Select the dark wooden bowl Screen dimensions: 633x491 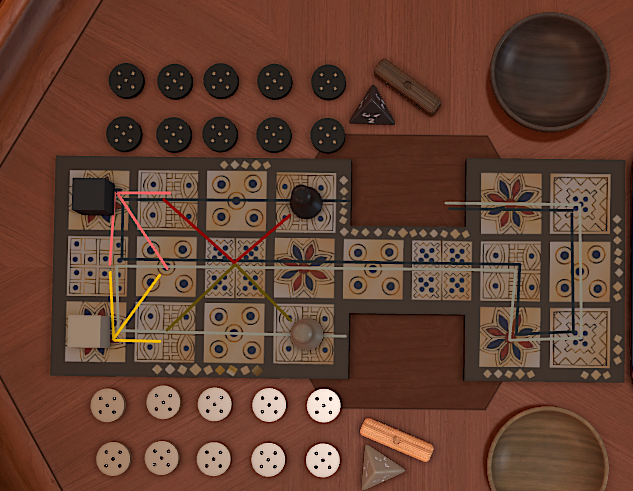point(549,70)
